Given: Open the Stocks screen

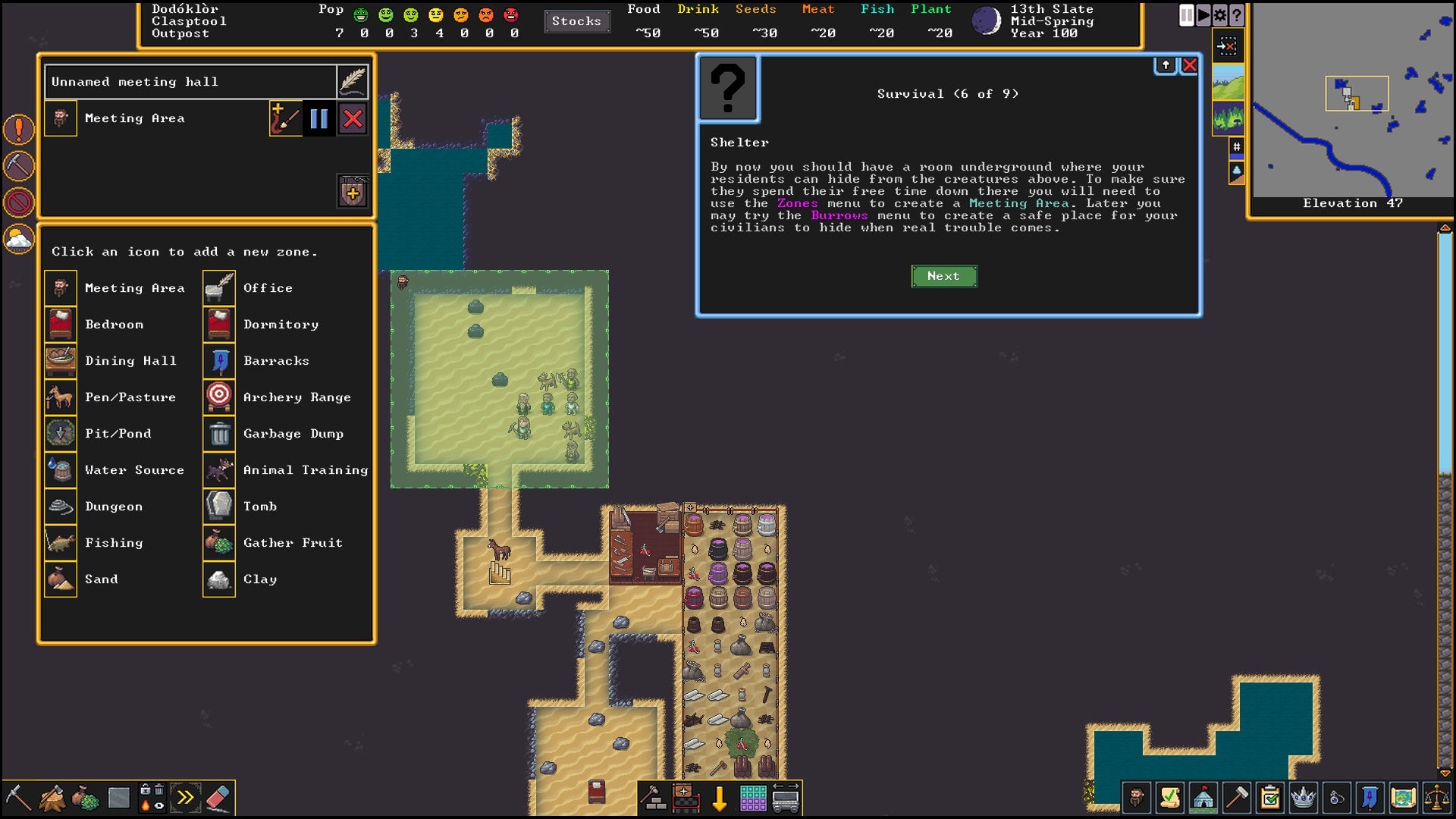Looking at the screenshot, I should (x=577, y=21).
